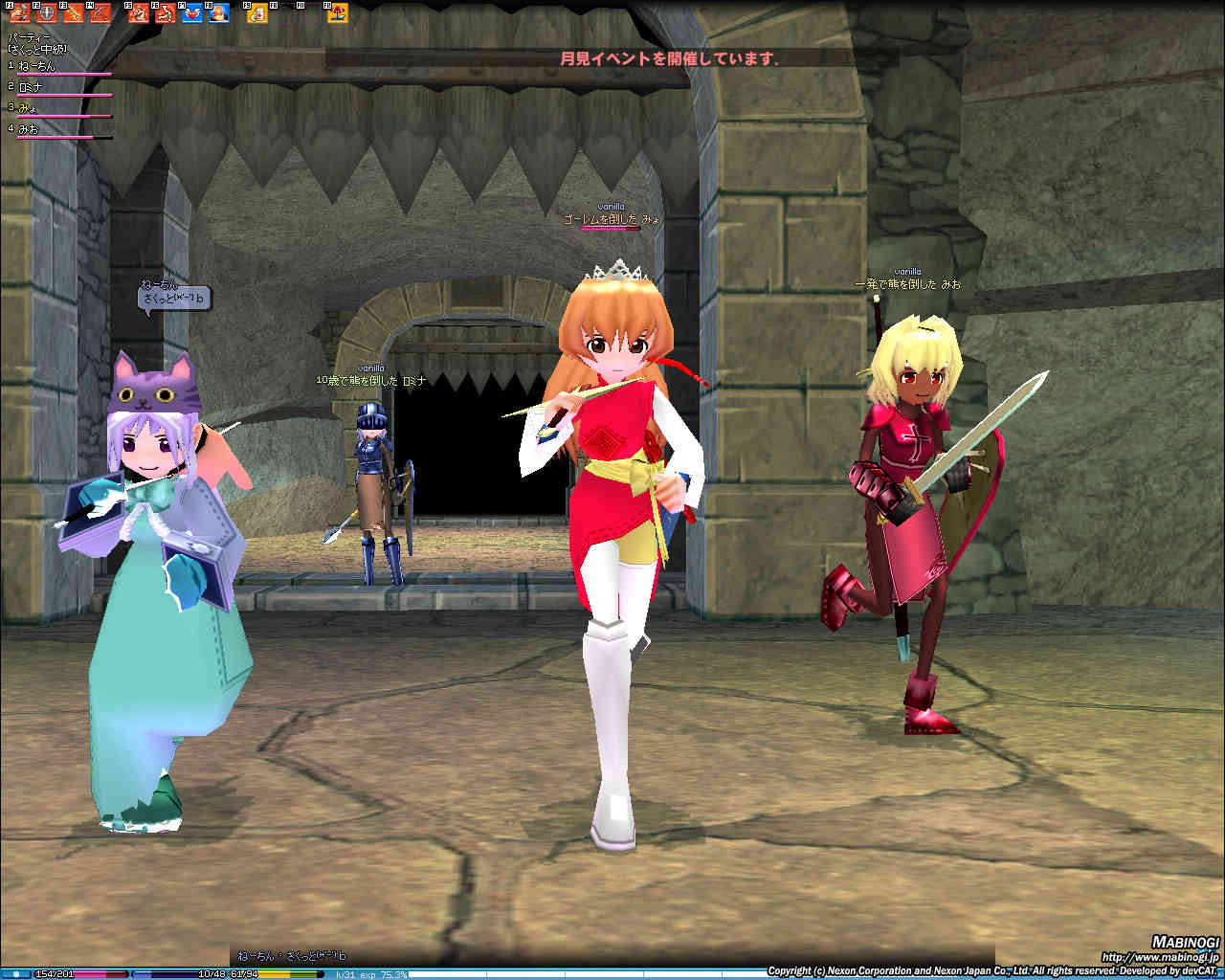Activate the F1 fist skill icon

tap(19, 13)
